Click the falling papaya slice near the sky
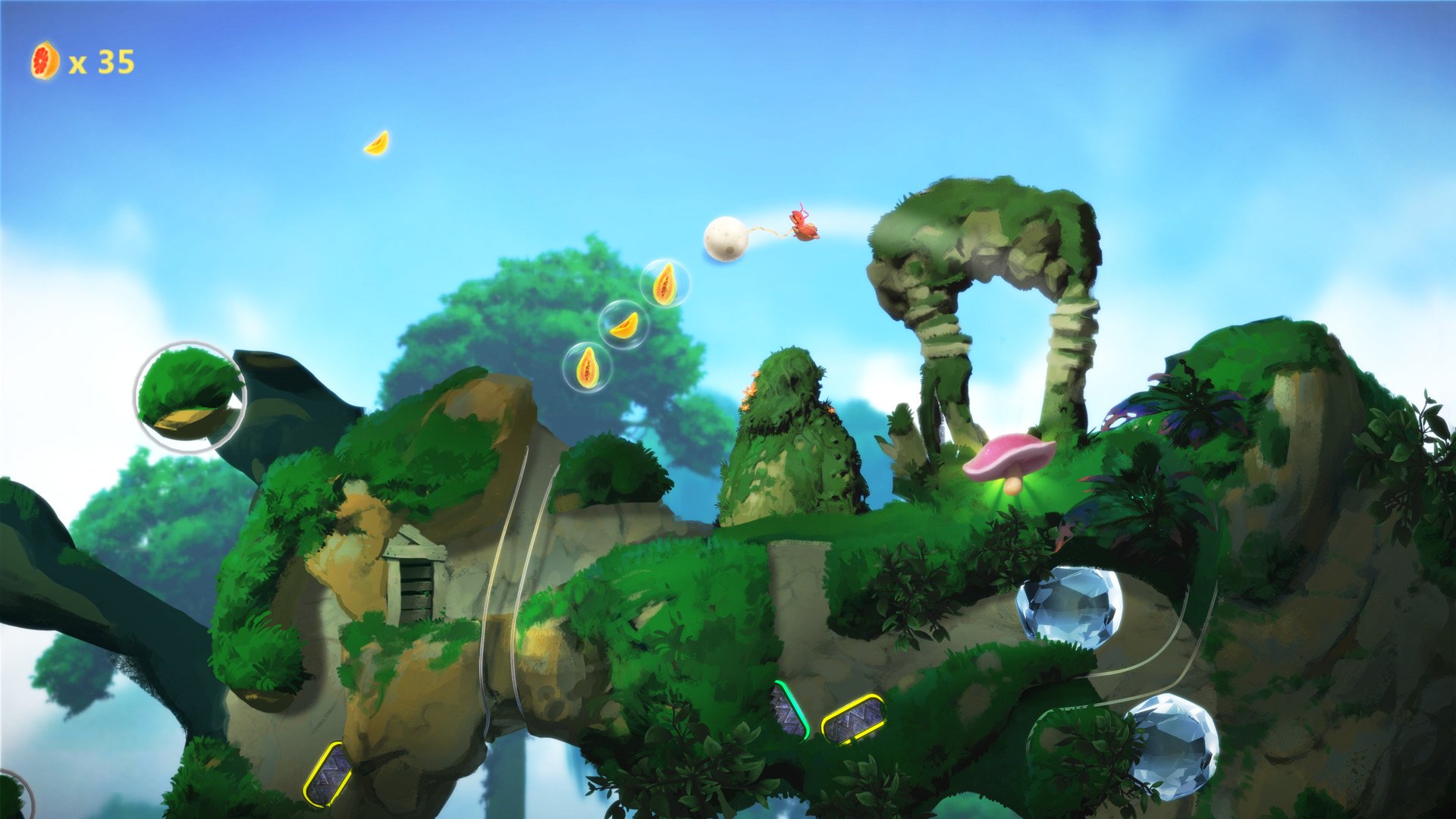 tap(377, 144)
